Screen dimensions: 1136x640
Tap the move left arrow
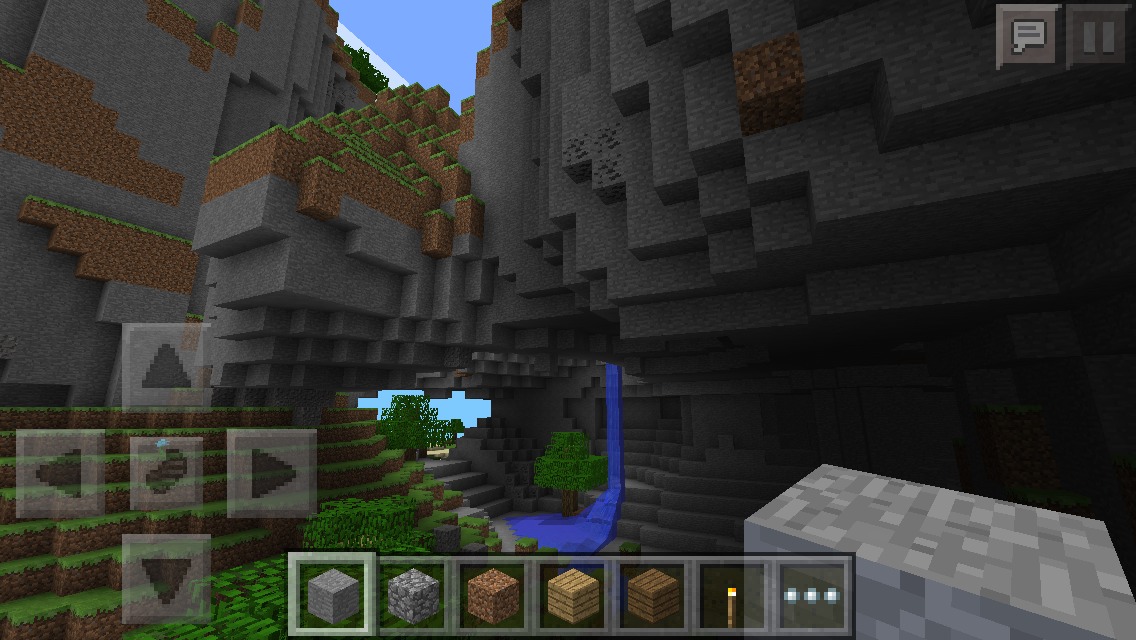click(60, 472)
